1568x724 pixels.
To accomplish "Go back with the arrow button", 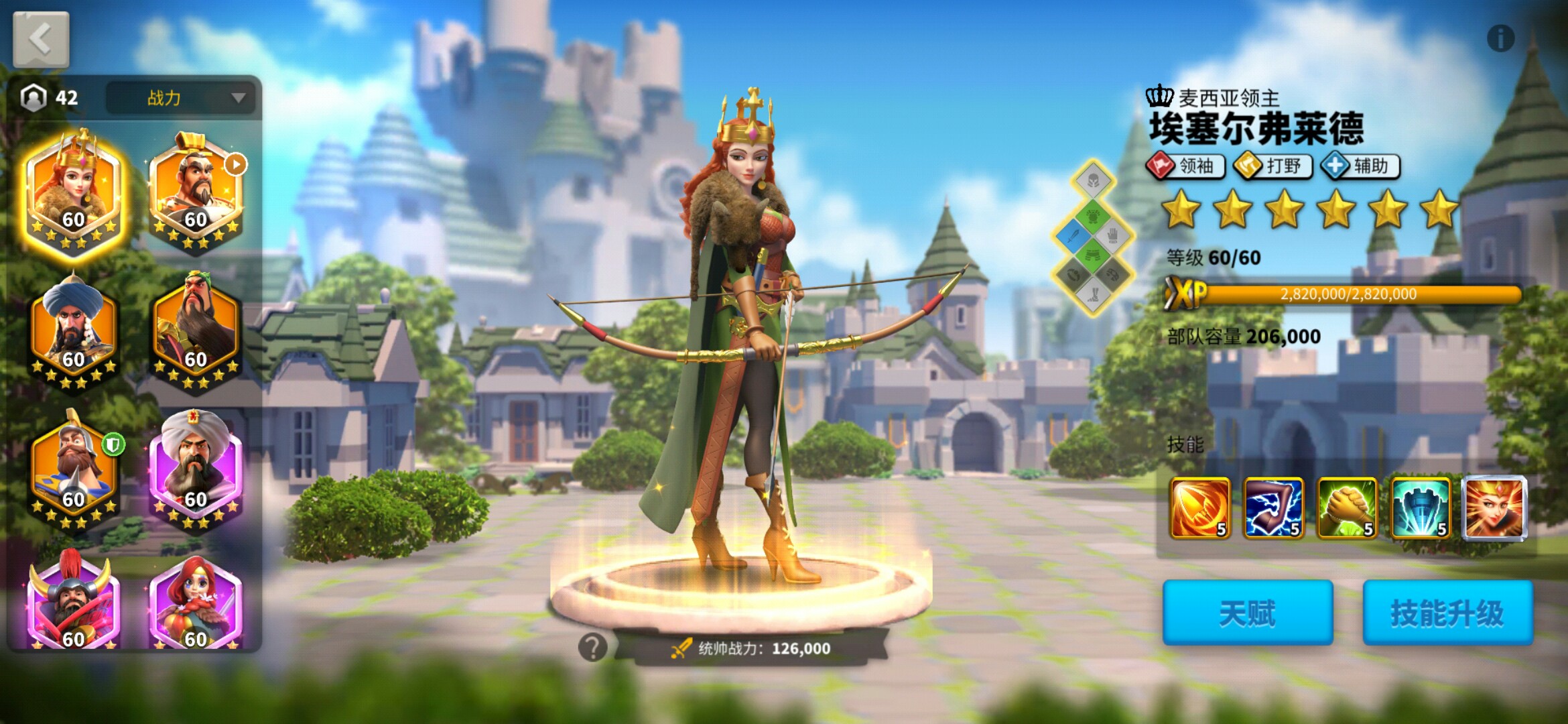I will pos(41,39).
